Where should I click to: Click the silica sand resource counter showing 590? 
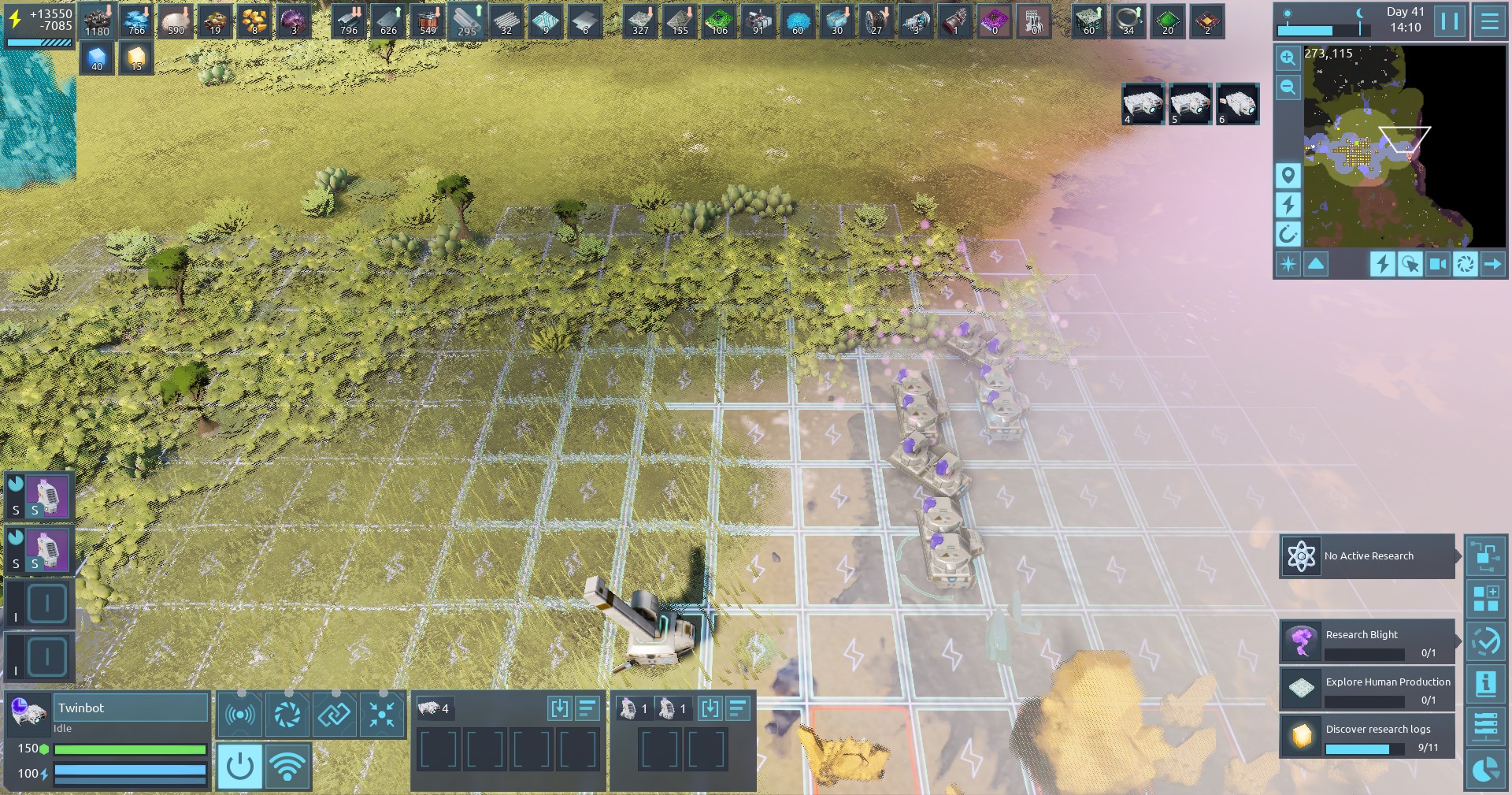pos(176,21)
